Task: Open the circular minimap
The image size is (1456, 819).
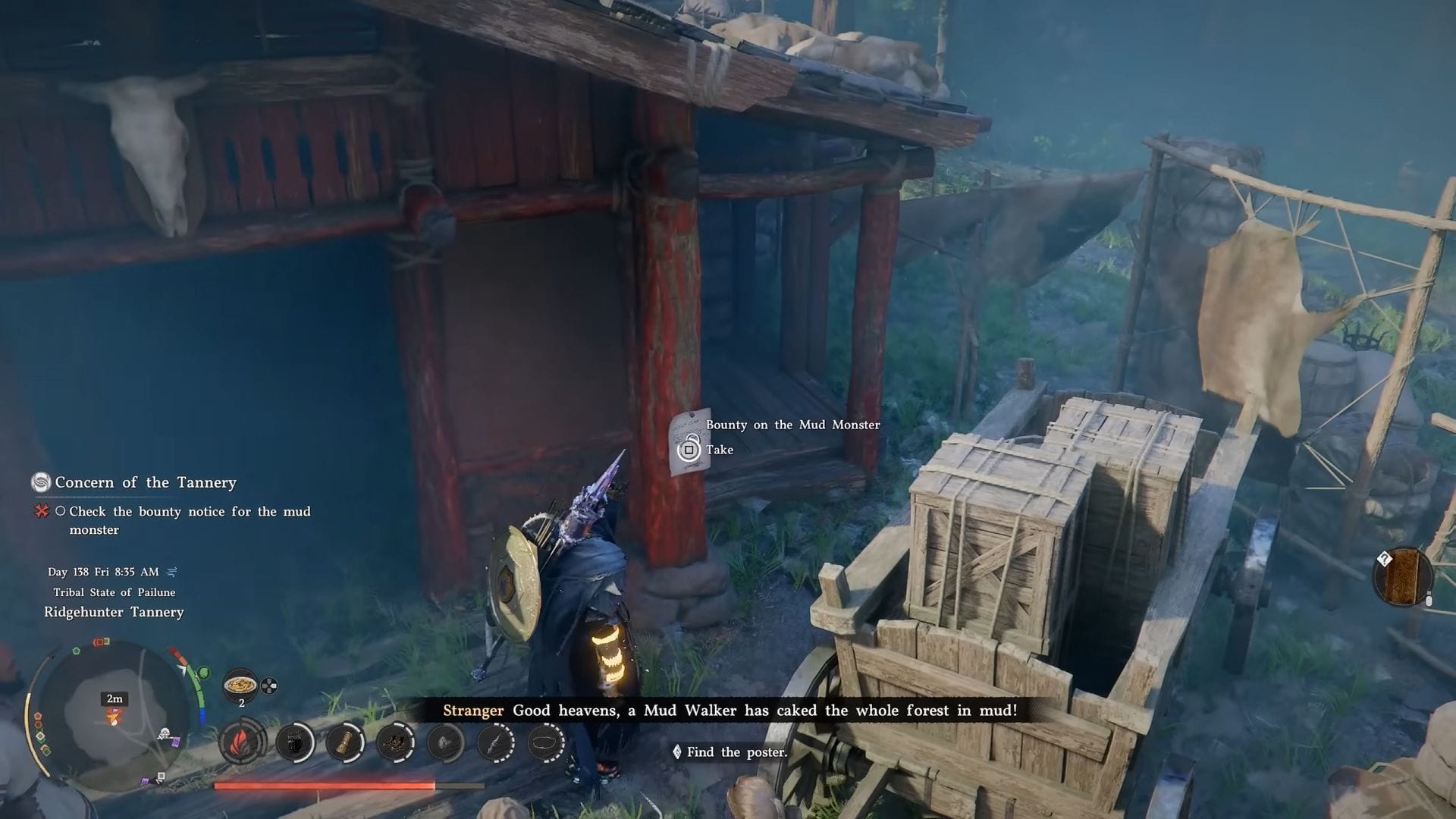Action: point(114,714)
